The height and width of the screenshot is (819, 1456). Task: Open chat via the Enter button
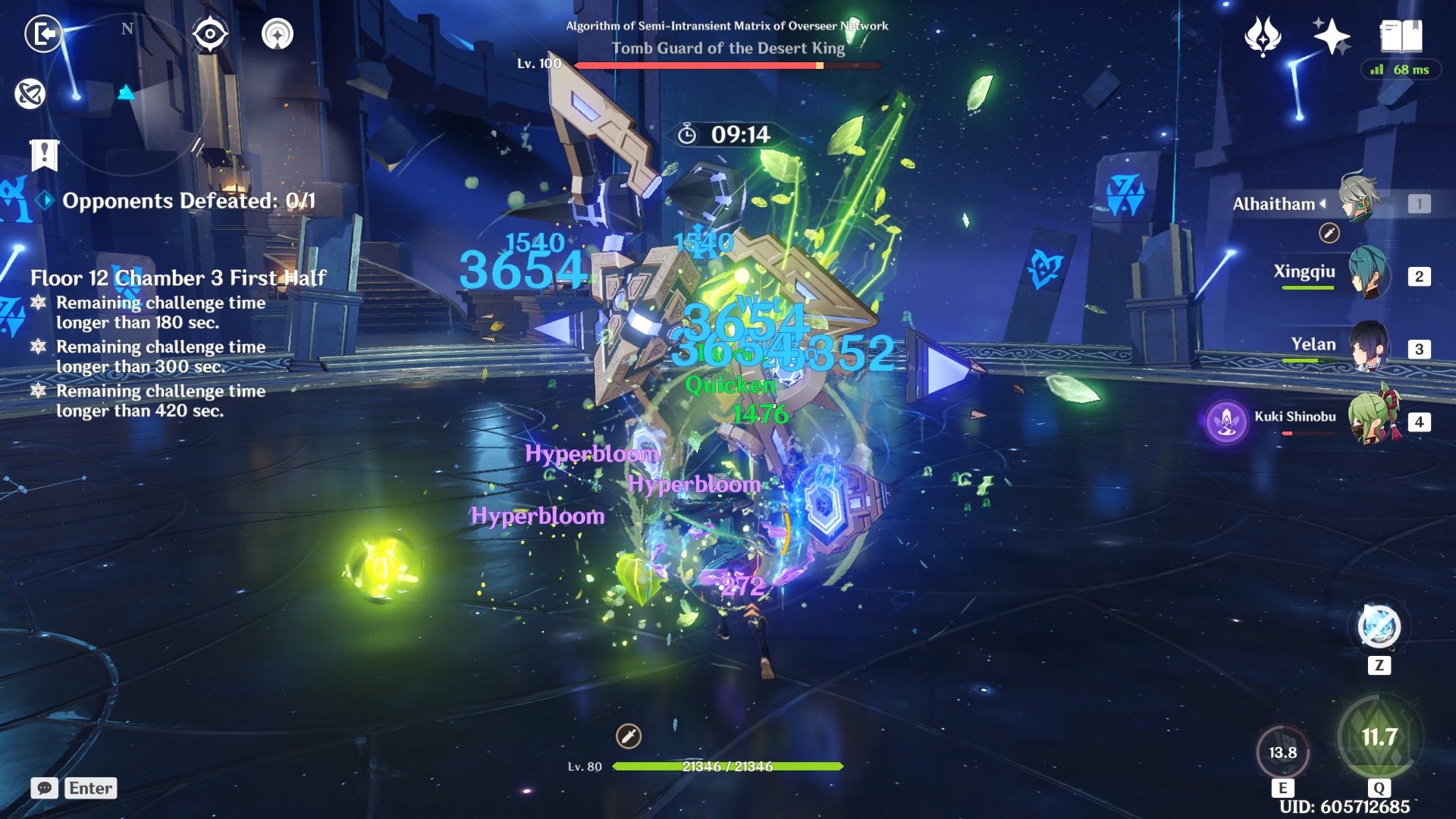(90, 789)
